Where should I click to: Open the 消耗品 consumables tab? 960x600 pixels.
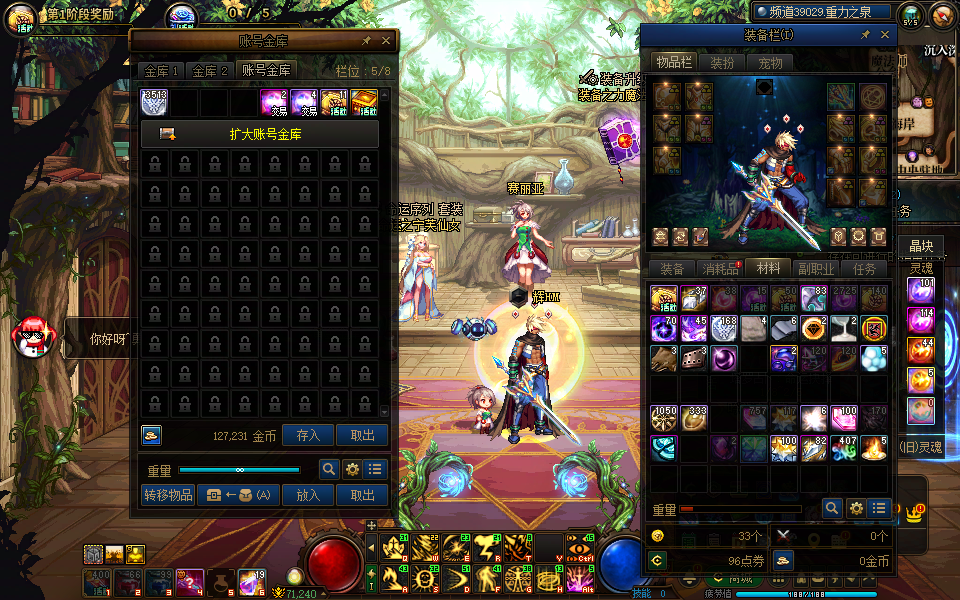click(x=721, y=269)
